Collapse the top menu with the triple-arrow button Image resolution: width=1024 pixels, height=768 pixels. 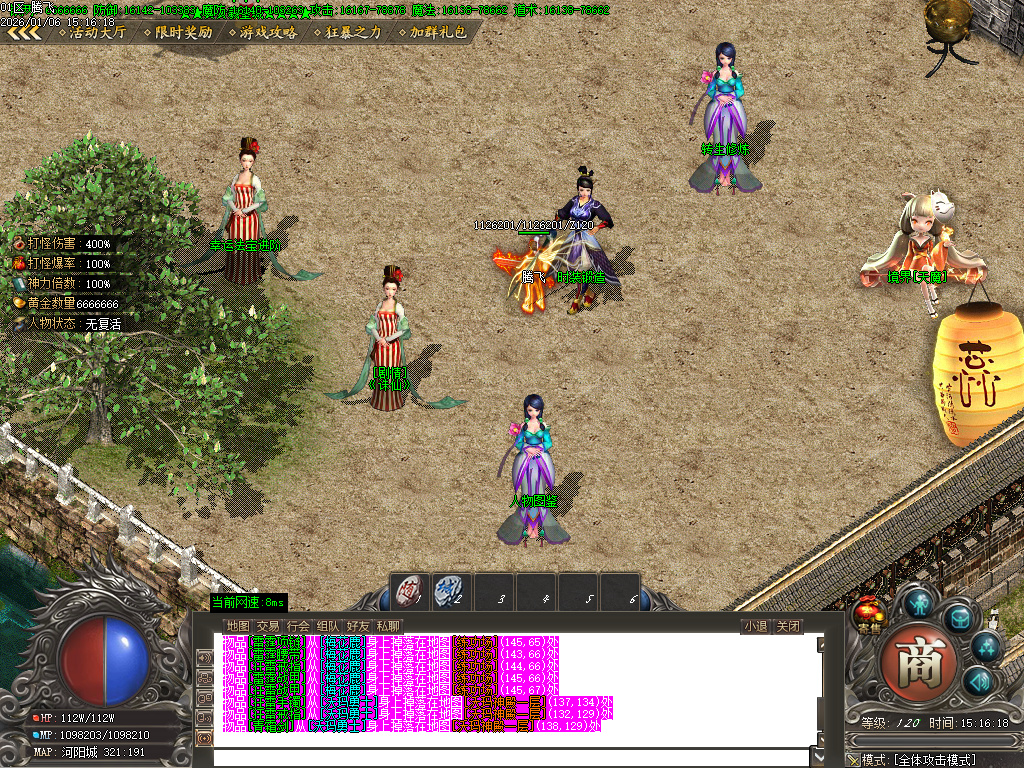click(x=23, y=32)
